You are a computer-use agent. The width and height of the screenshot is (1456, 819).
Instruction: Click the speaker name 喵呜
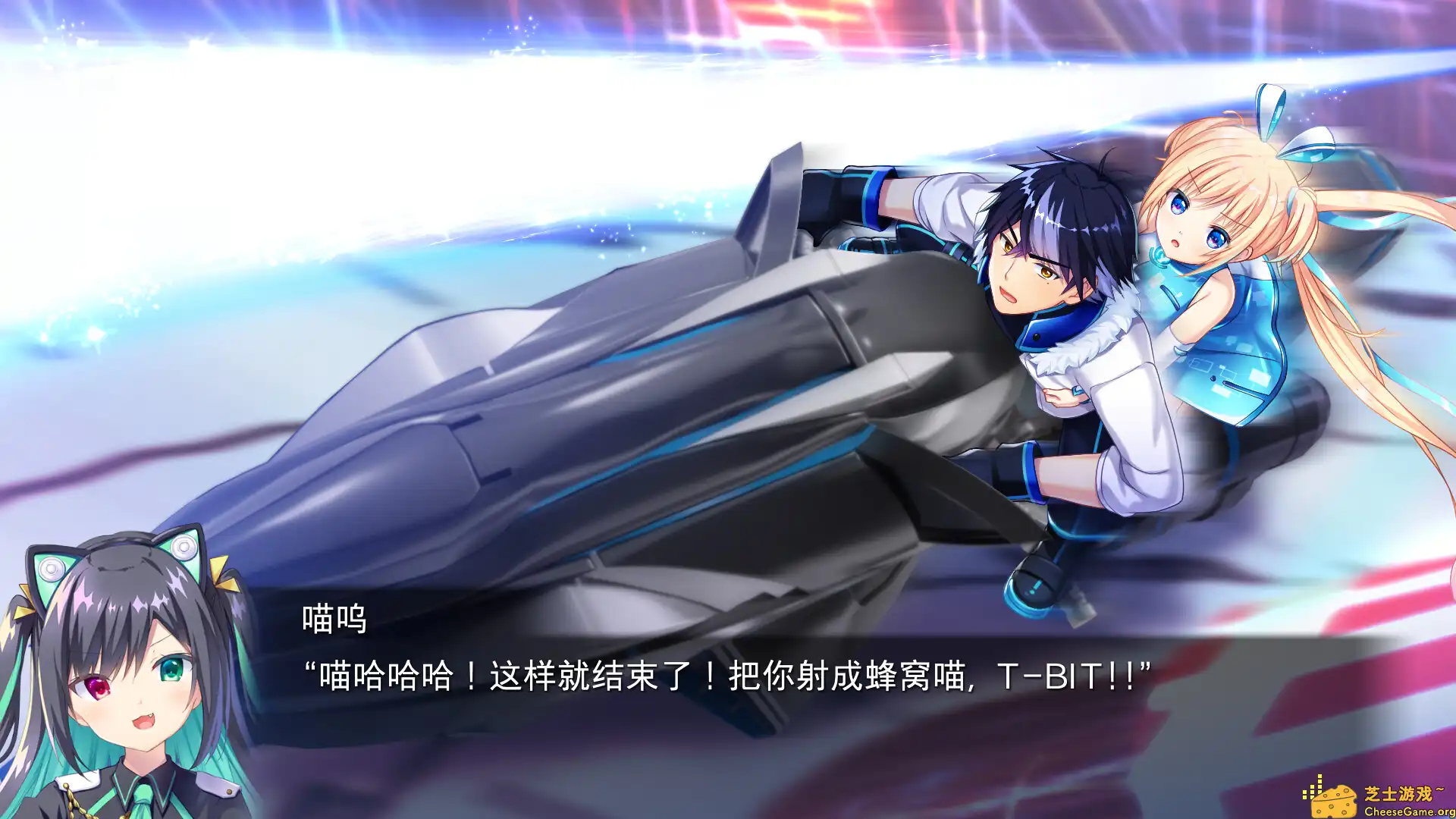click(332, 623)
